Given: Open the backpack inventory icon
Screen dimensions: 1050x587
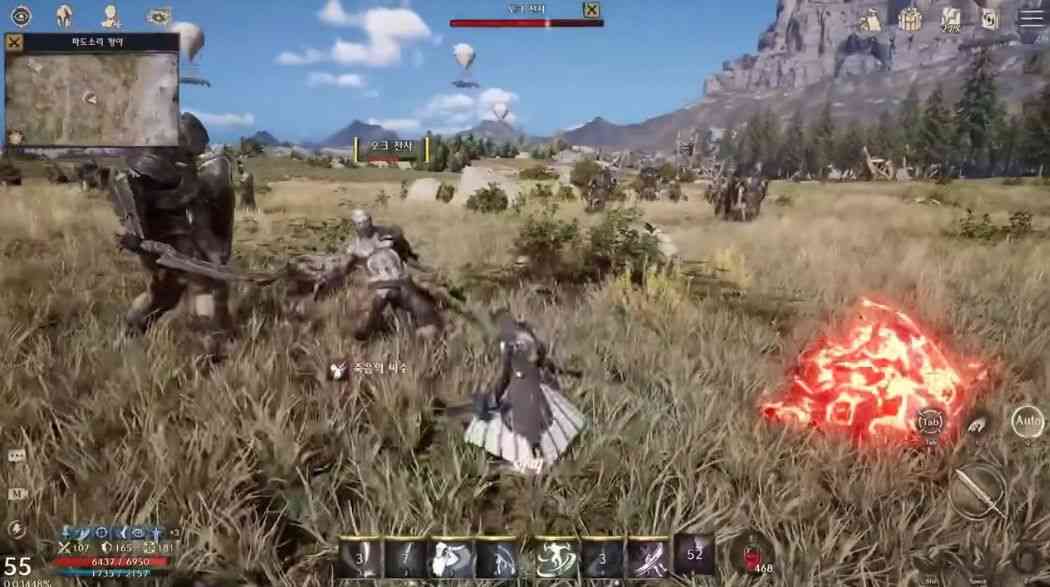Looking at the screenshot, I should click(x=870, y=18).
